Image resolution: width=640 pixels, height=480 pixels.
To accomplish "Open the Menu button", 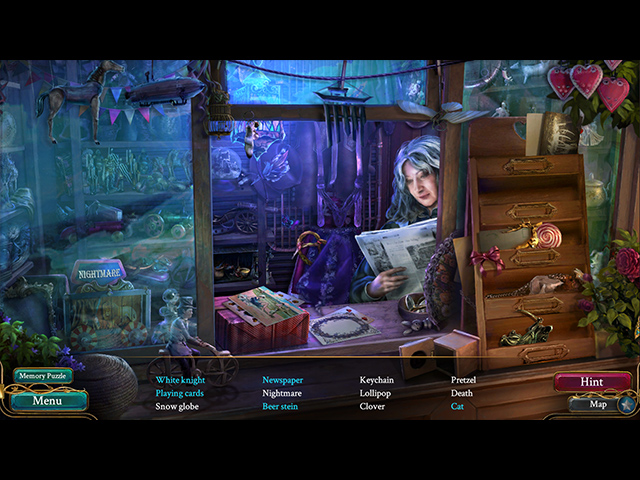I will tap(48, 401).
